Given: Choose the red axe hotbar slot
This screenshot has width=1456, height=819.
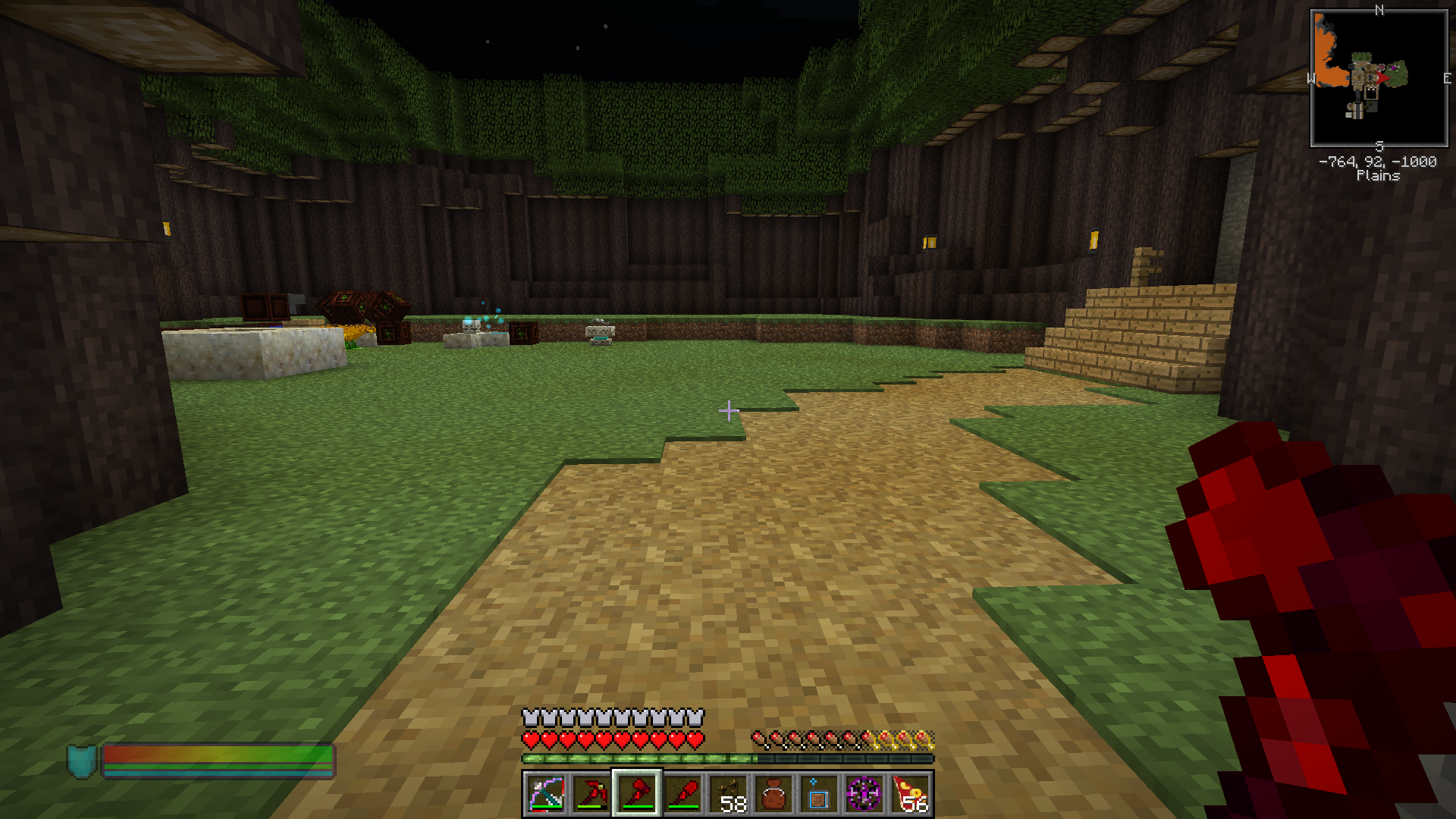Looking at the screenshot, I should (x=637, y=794).
